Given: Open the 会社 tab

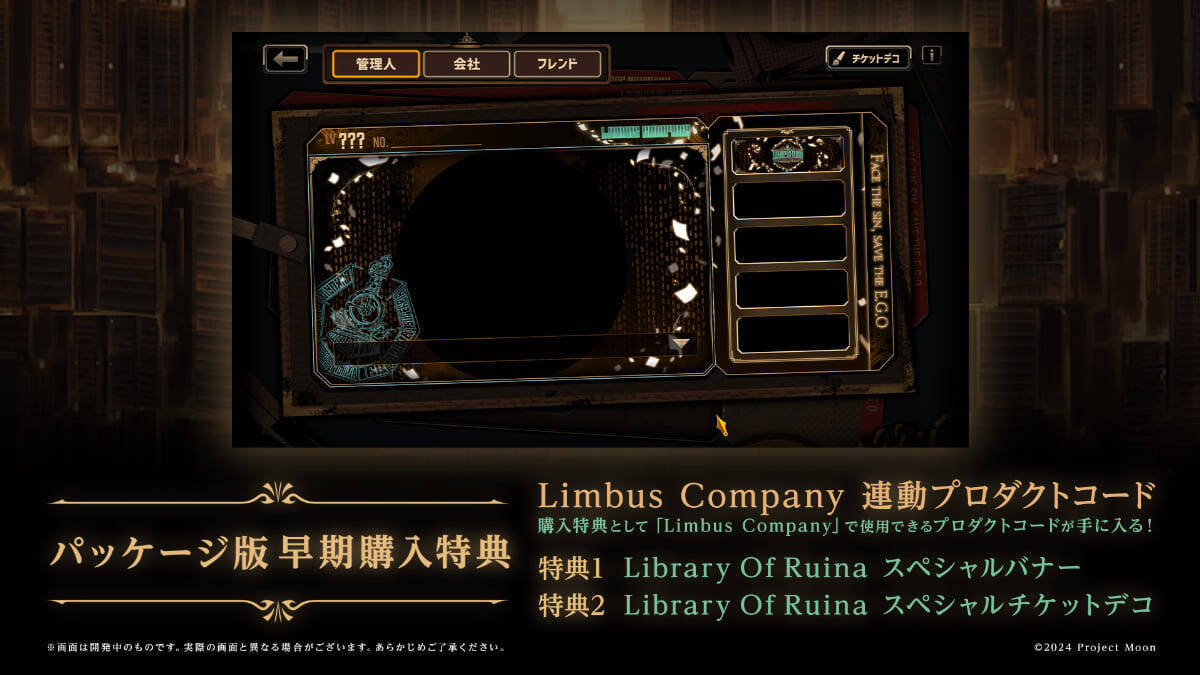Looking at the screenshot, I should pyautogui.click(x=466, y=64).
